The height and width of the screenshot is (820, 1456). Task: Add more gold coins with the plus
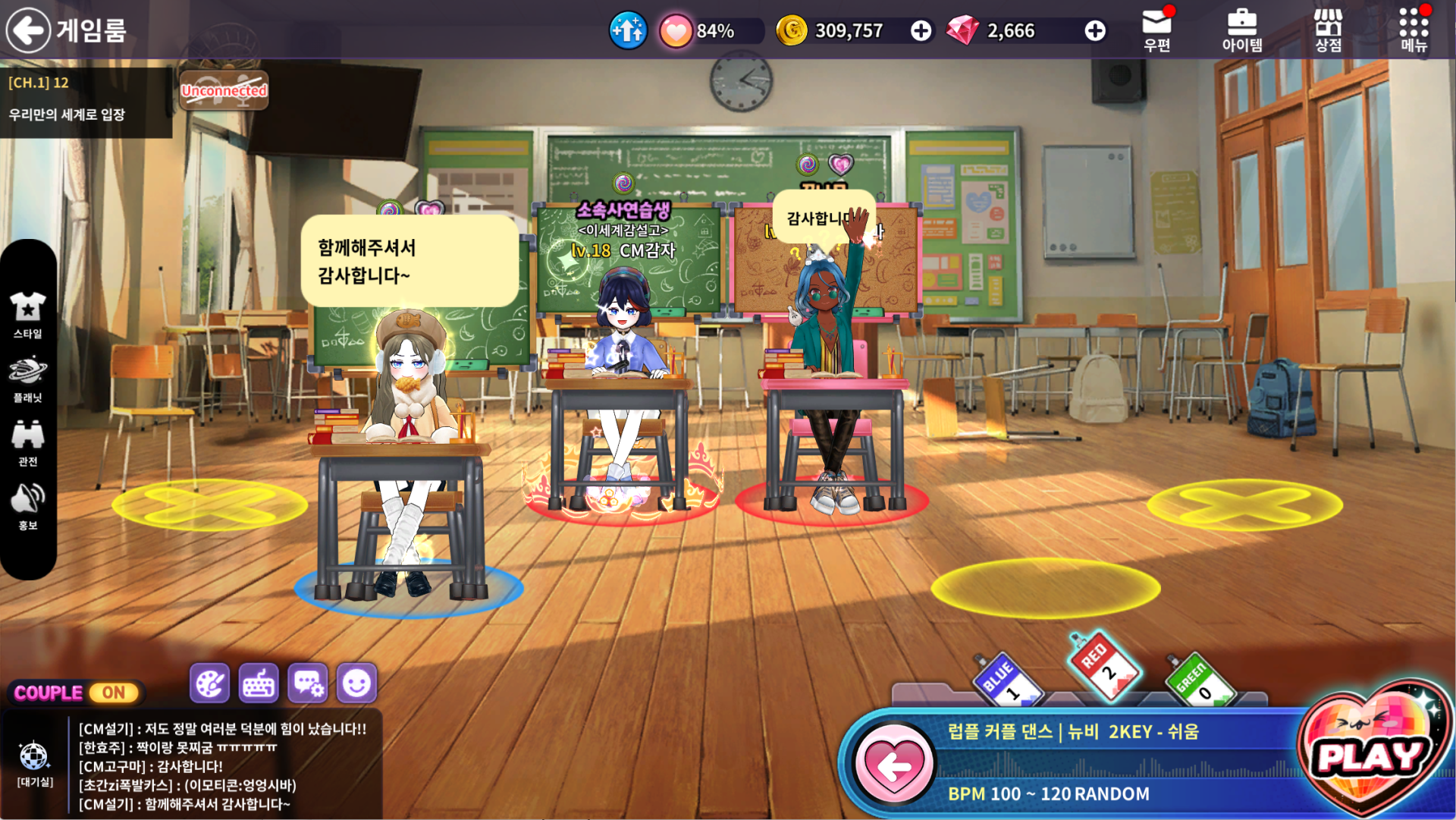tap(921, 30)
